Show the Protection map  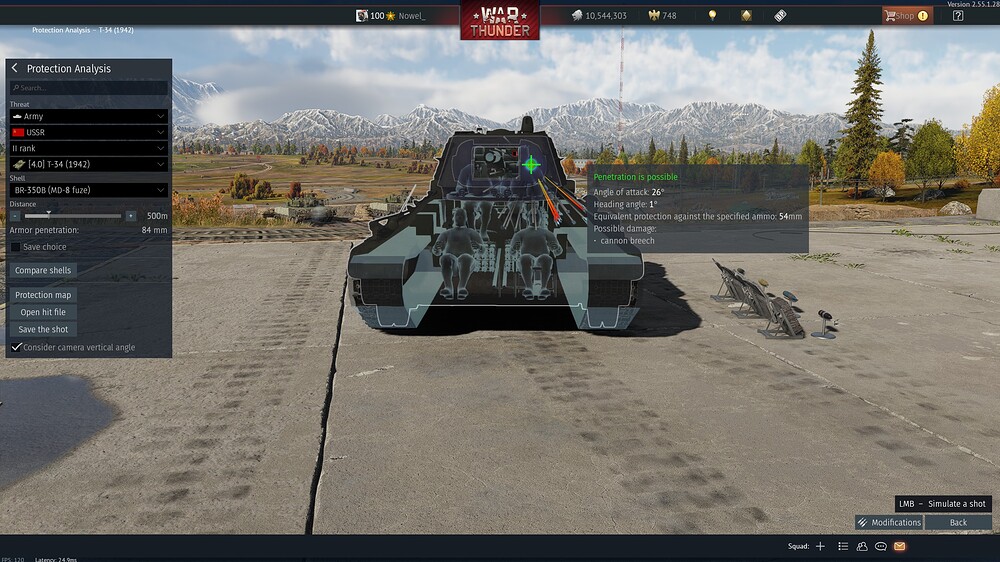[44, 295]
